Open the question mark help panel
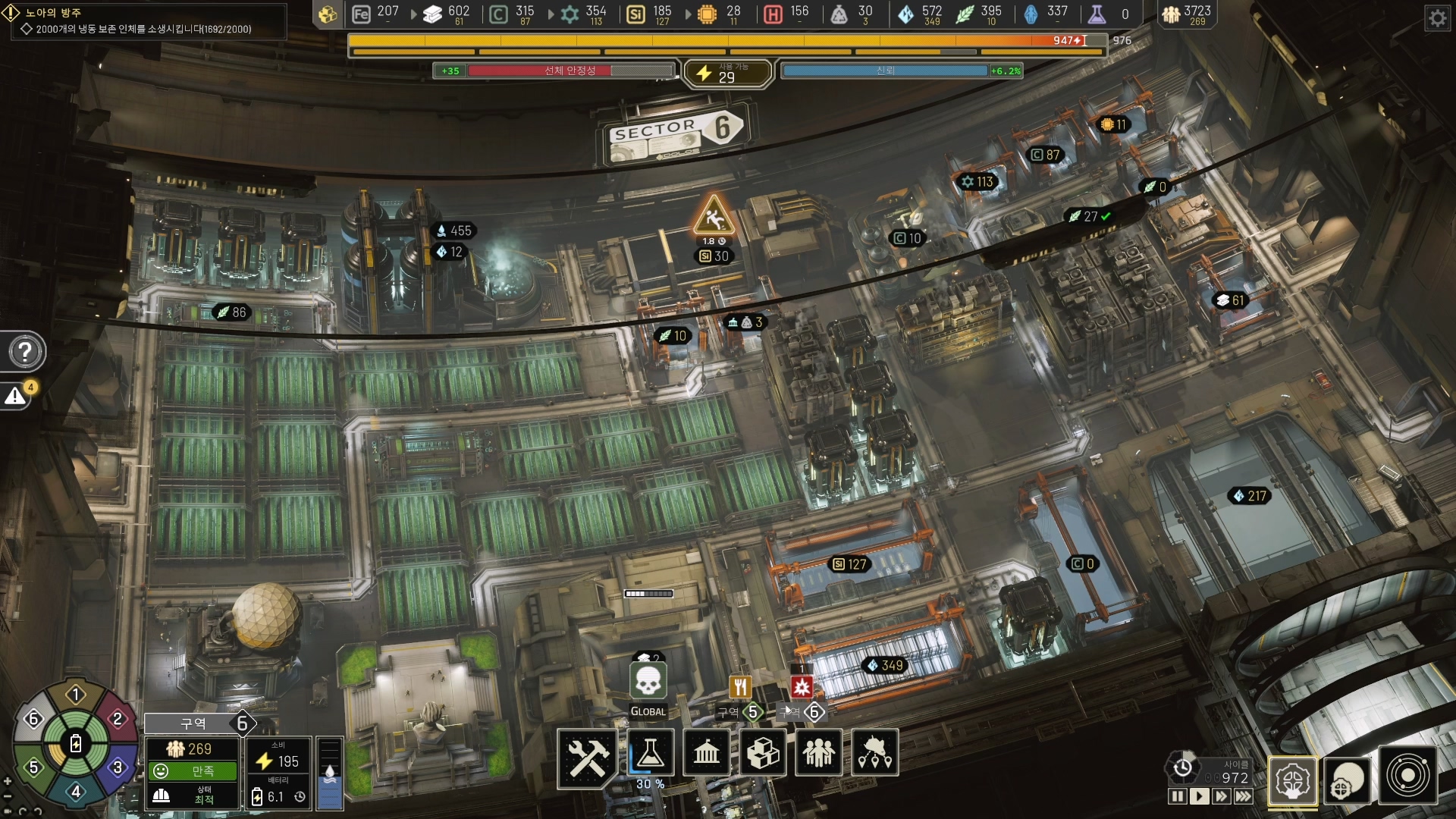The width and height of the screenshot is (1456, 819). 25,351
